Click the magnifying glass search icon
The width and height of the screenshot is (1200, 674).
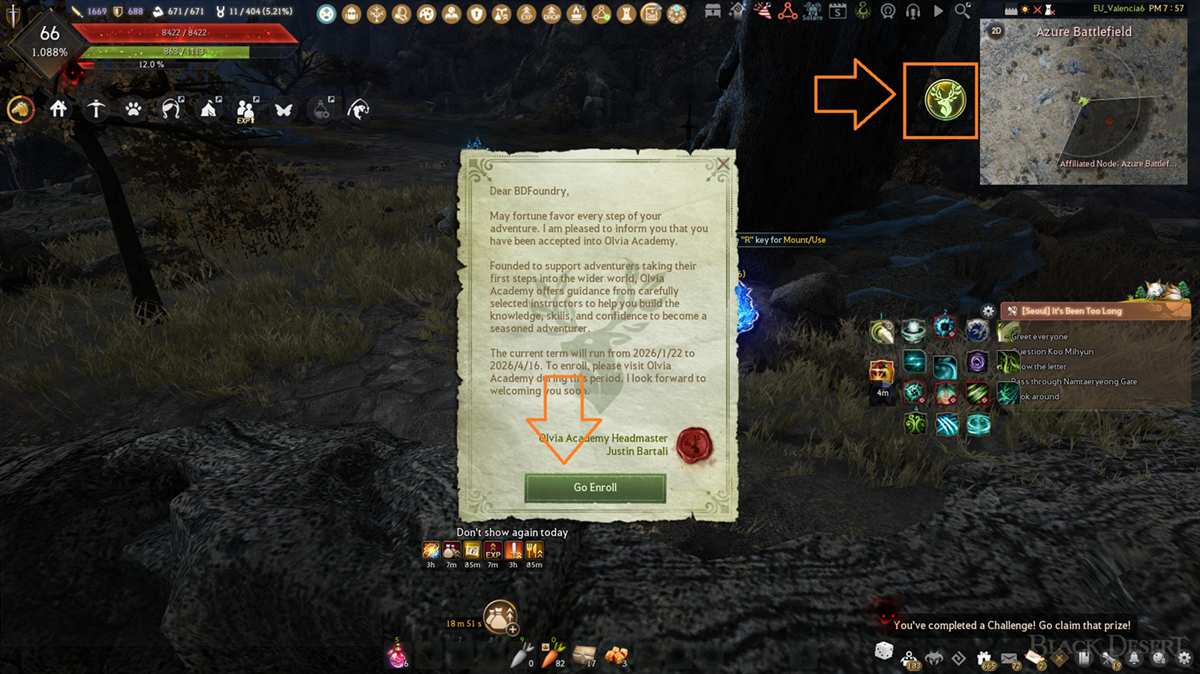[x=962, y=11]
